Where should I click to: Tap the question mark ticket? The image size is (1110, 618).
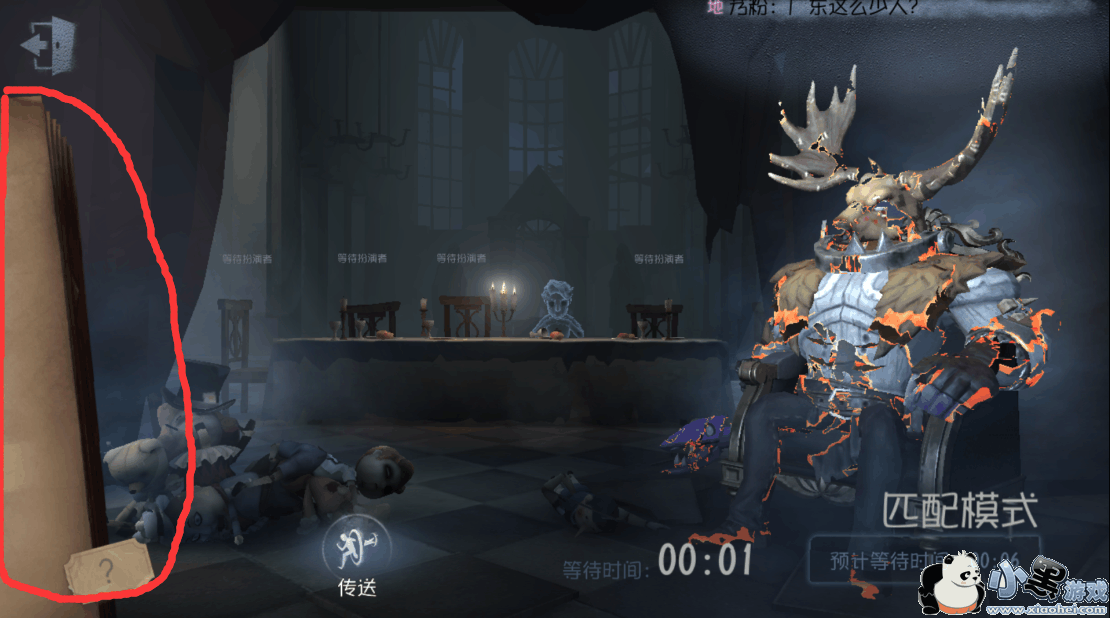(107, 571)
